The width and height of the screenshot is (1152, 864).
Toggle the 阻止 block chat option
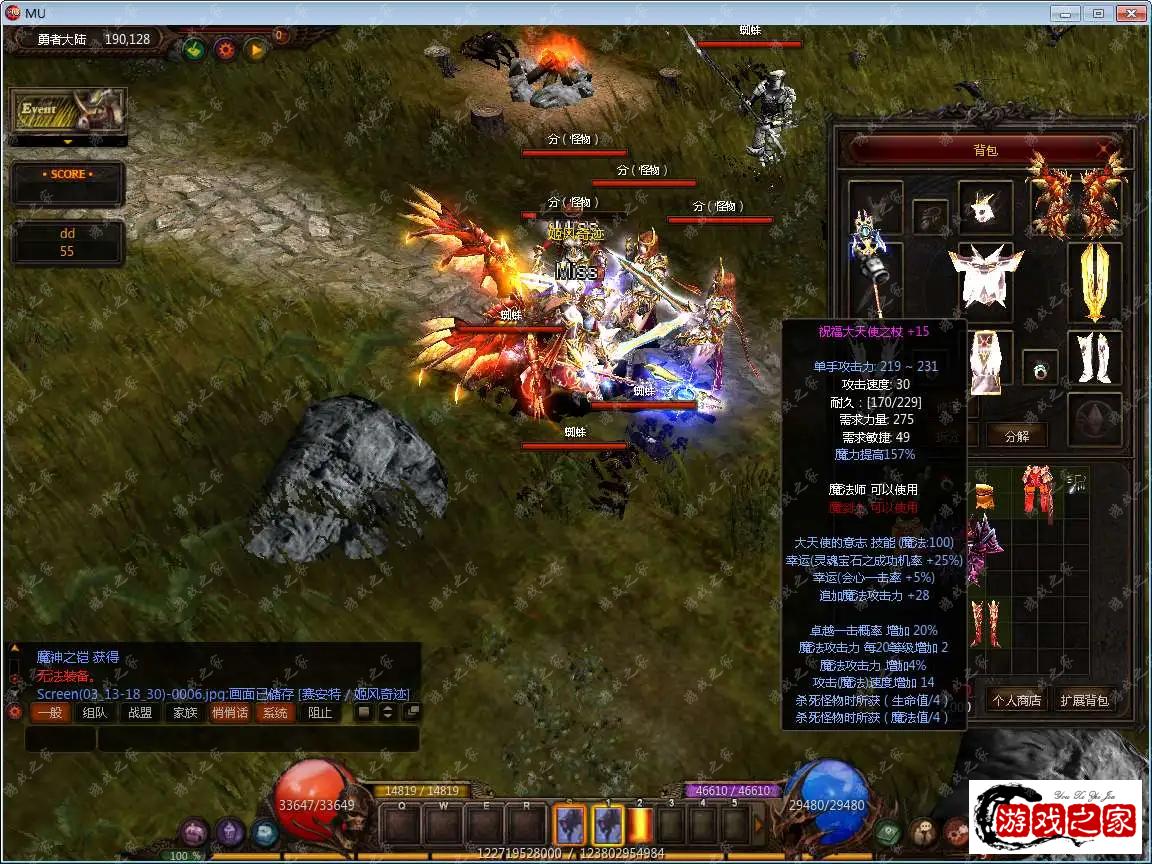coord(320,713)
